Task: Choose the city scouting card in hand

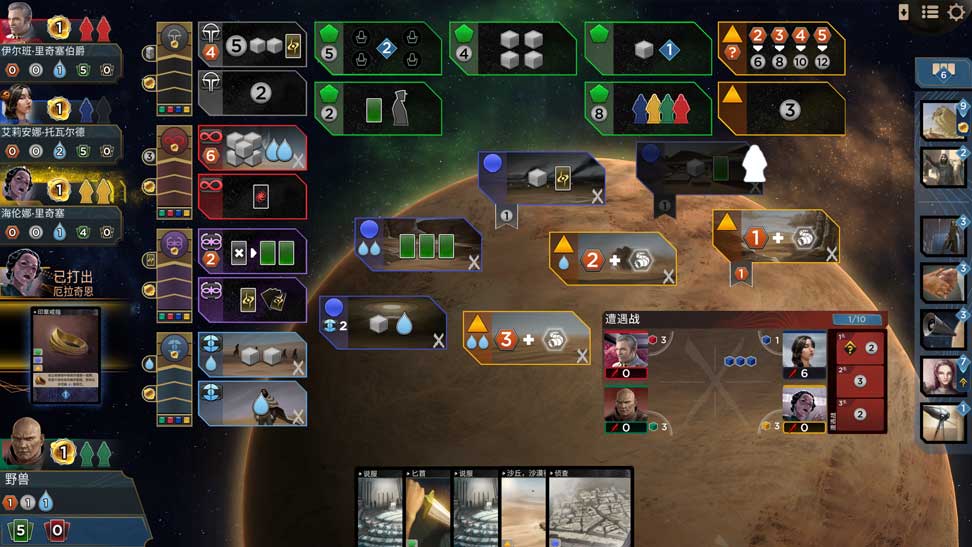Action: (590, 508)
